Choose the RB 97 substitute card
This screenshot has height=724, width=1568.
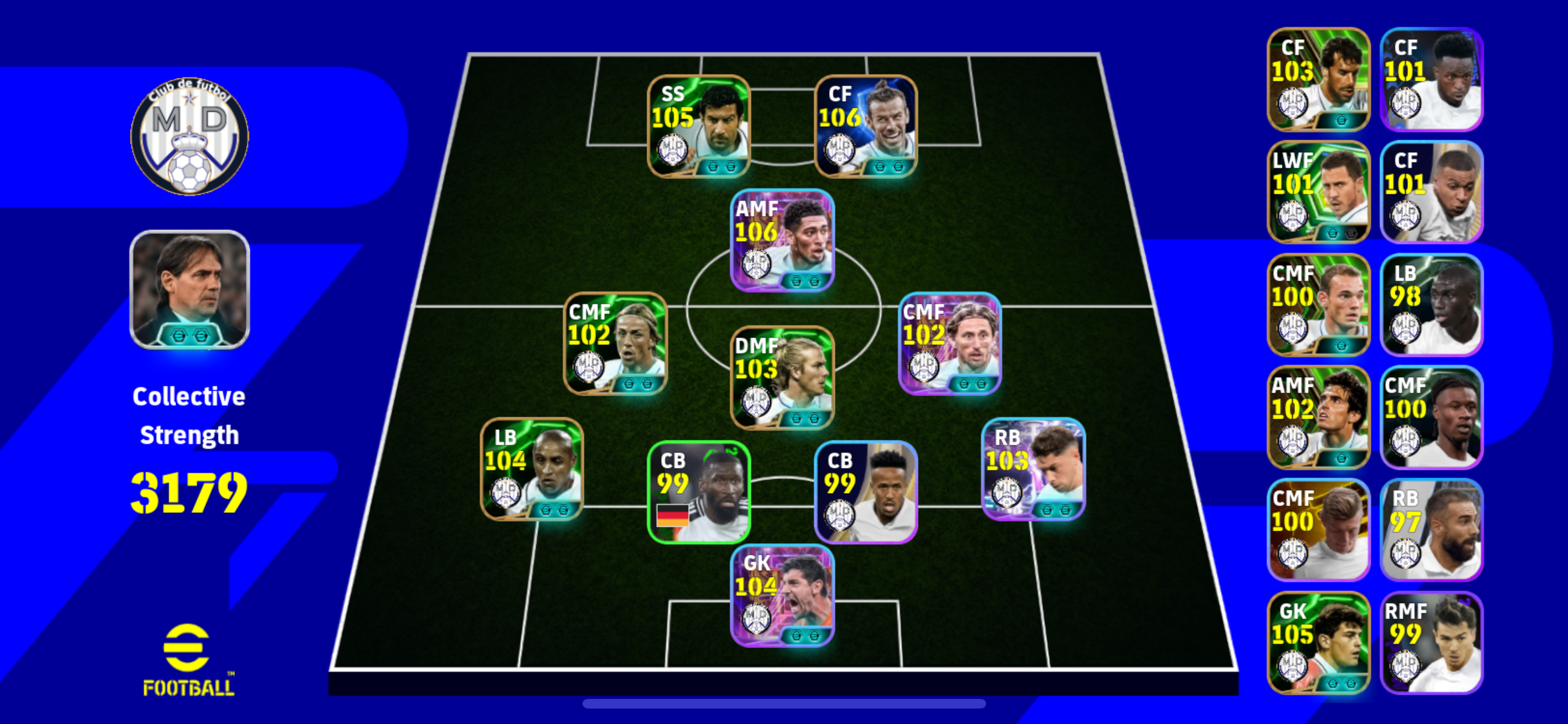coord(1432,530)
